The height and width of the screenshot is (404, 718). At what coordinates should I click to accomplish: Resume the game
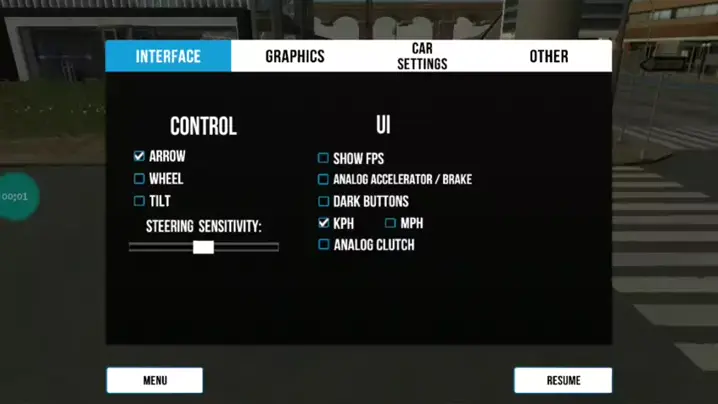pyautogui.click(x=563, y=380)
